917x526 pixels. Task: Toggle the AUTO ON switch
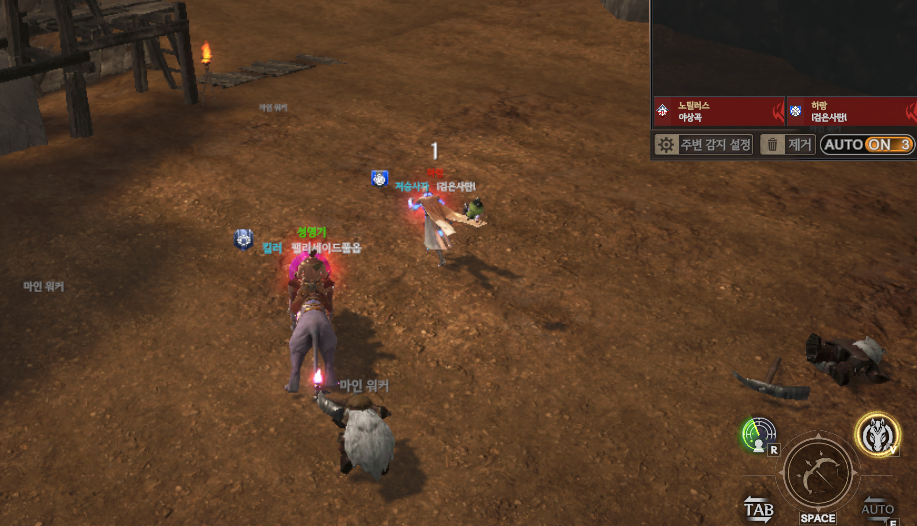pos(867,145)
